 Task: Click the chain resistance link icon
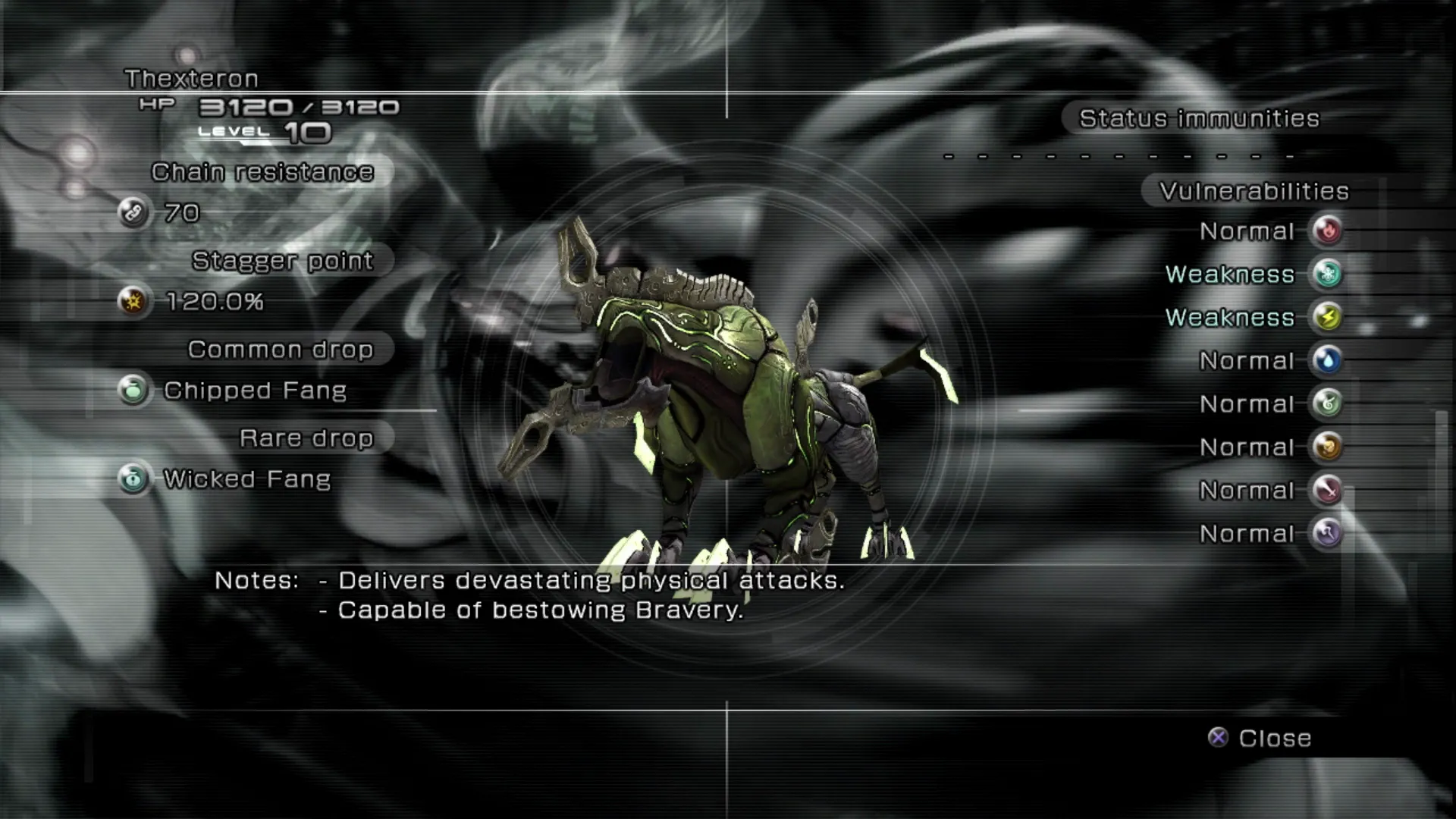click(x=133, y=213)
